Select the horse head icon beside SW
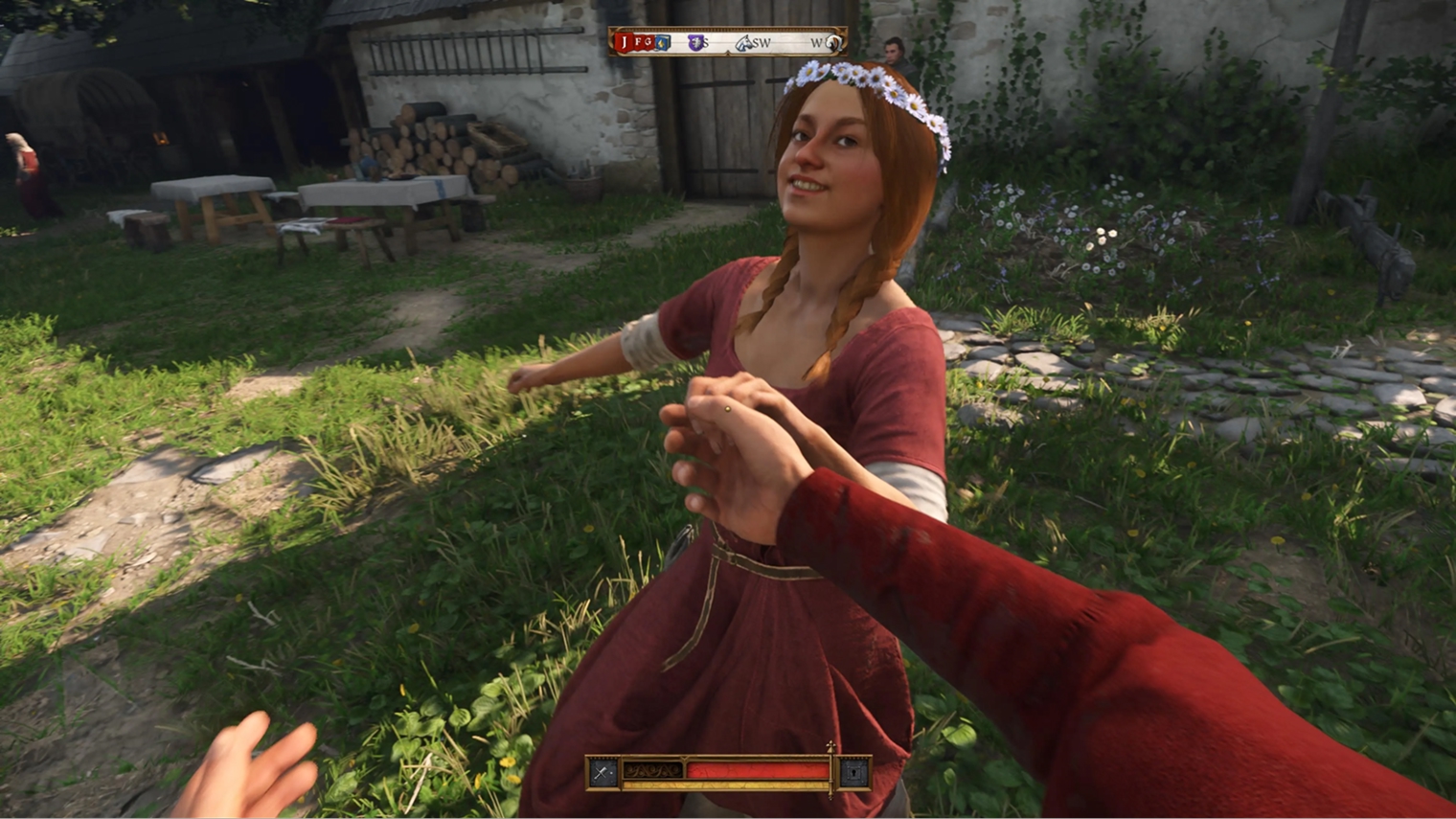The height and width of the screenshot is (819, 1456). (744, 42)
